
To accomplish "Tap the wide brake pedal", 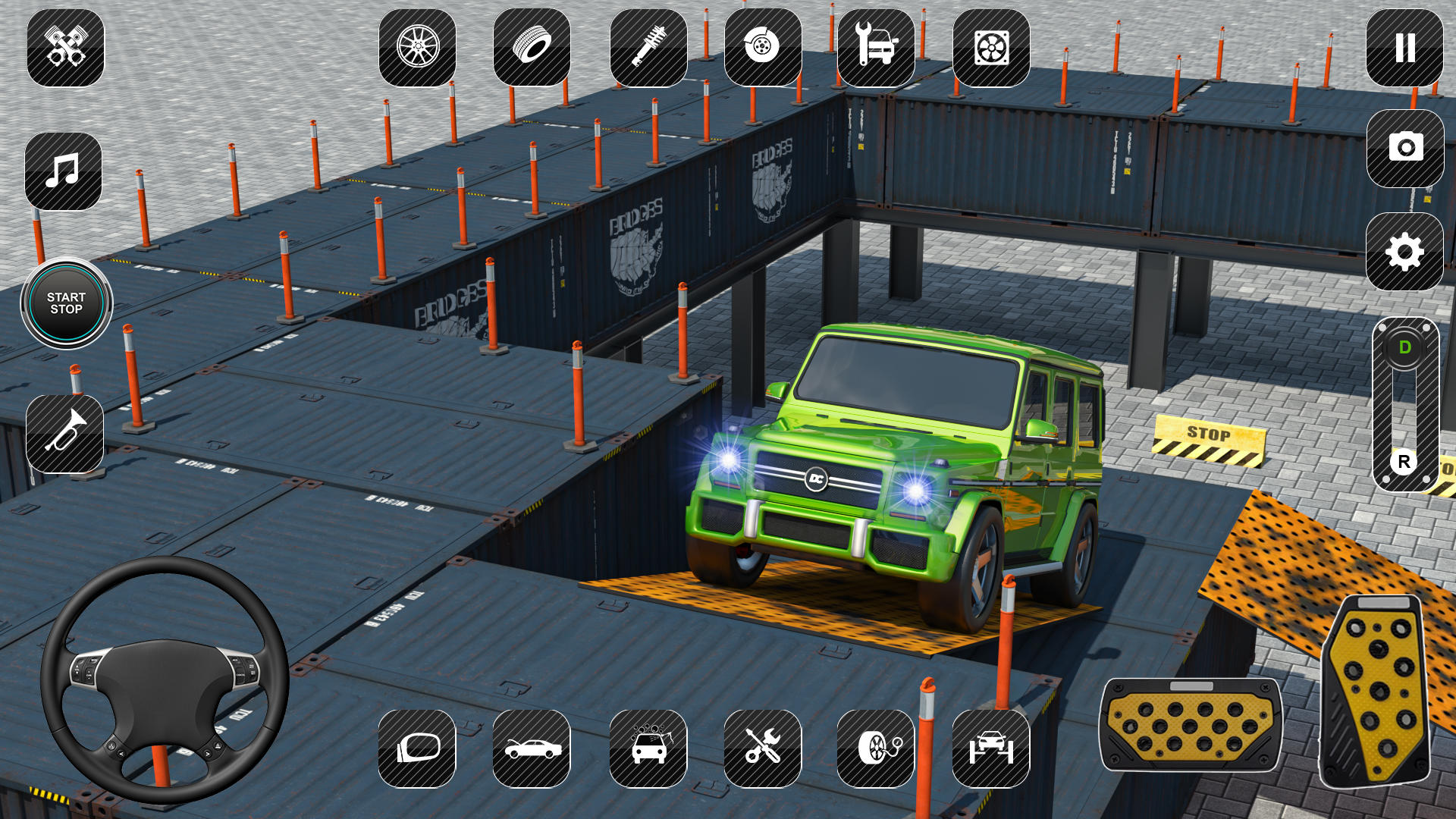I will point(1191,724).
